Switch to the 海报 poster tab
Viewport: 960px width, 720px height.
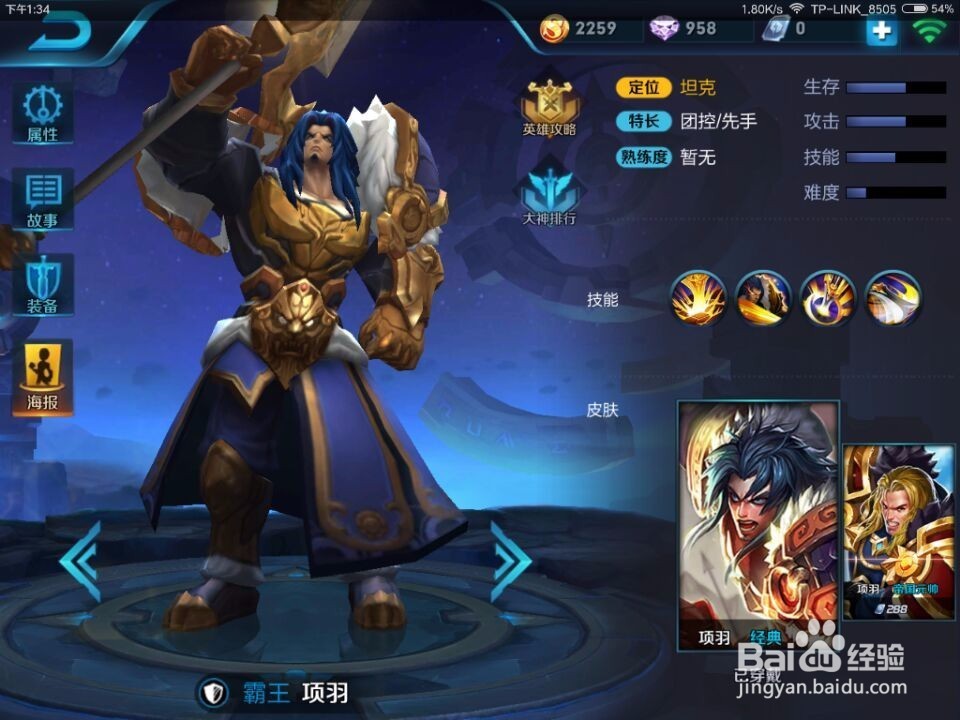point(43,376)
